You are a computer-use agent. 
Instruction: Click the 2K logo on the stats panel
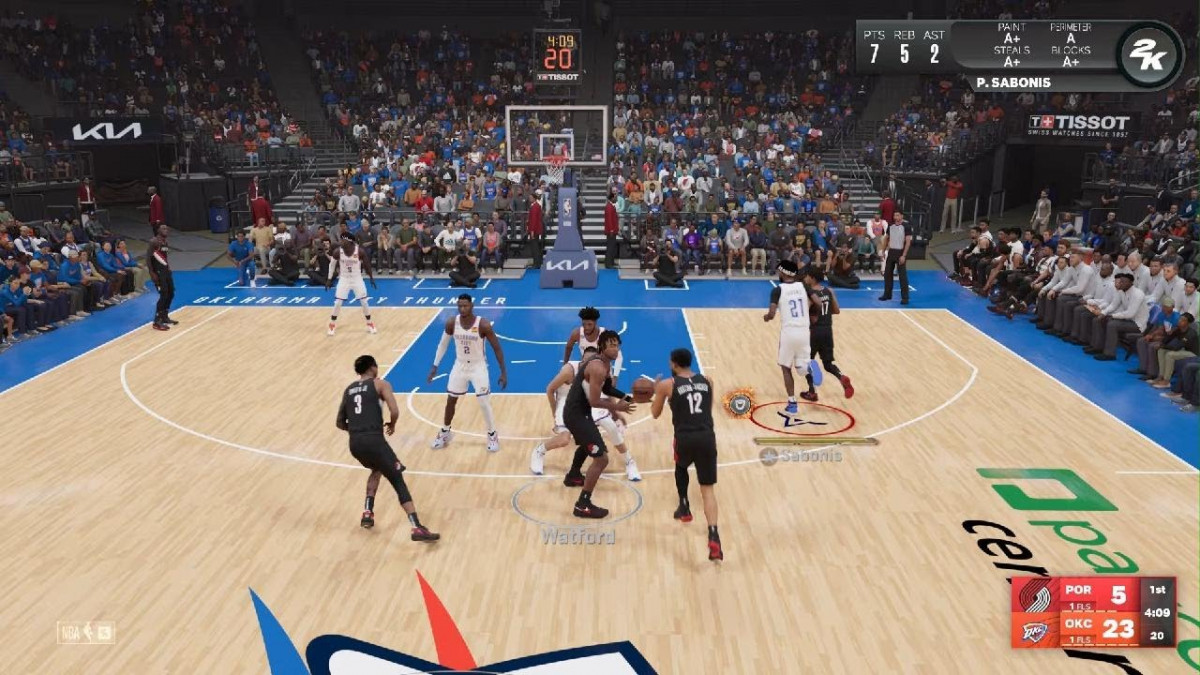click(1148, 56)
